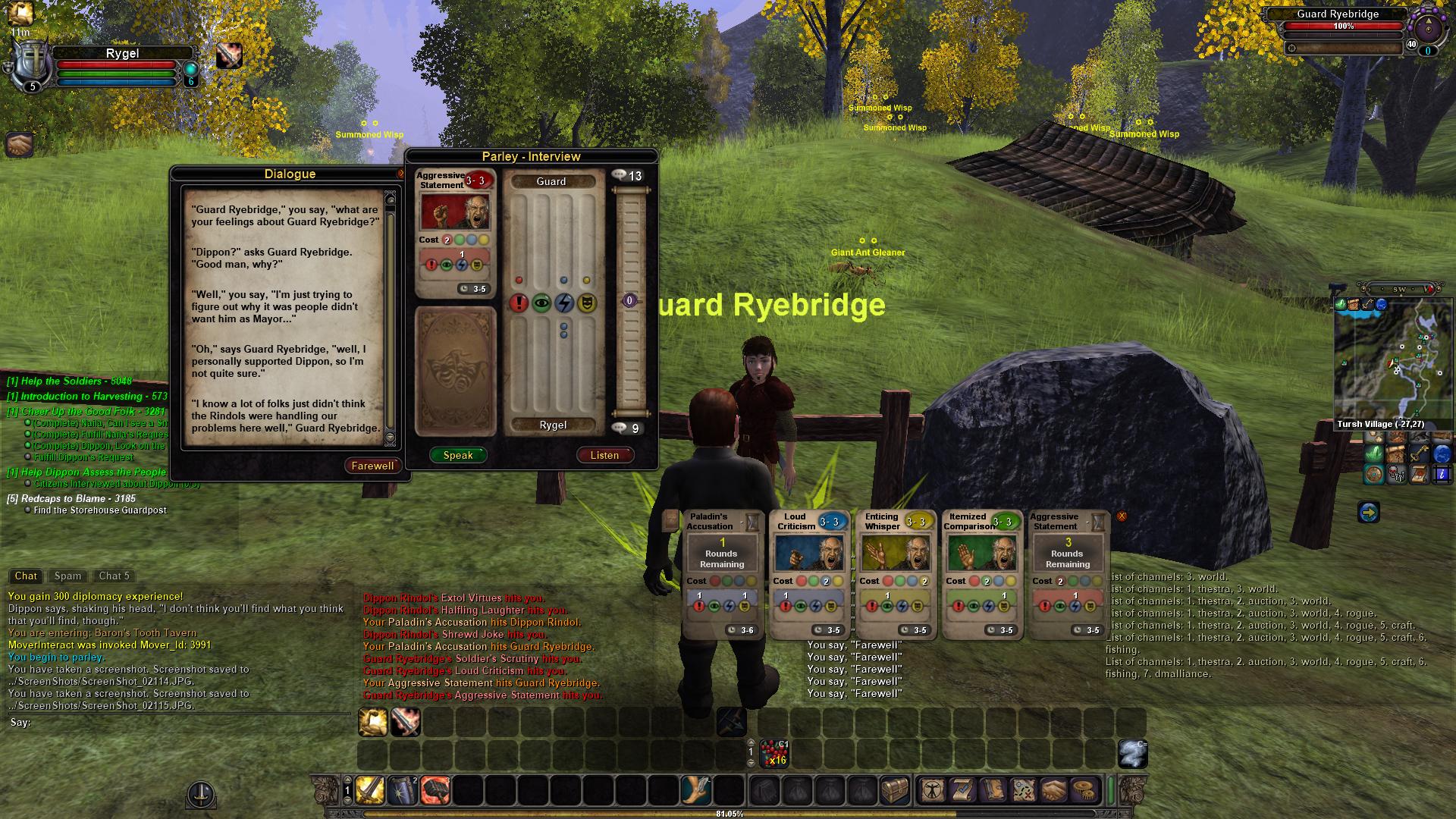
Task: Click the blue info icon
Action: click(1442, 475)
